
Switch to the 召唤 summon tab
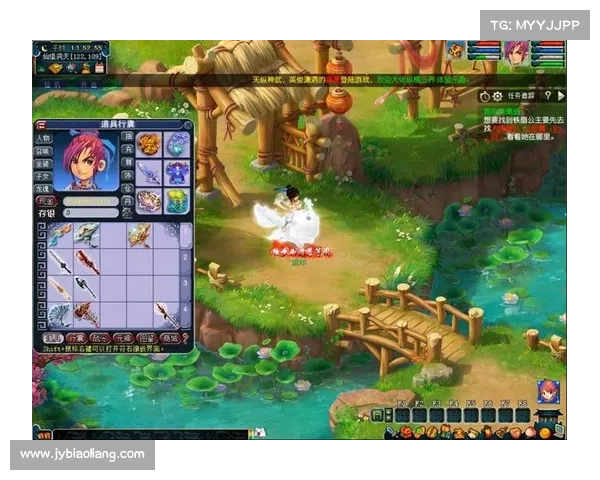tap(44, 150)
